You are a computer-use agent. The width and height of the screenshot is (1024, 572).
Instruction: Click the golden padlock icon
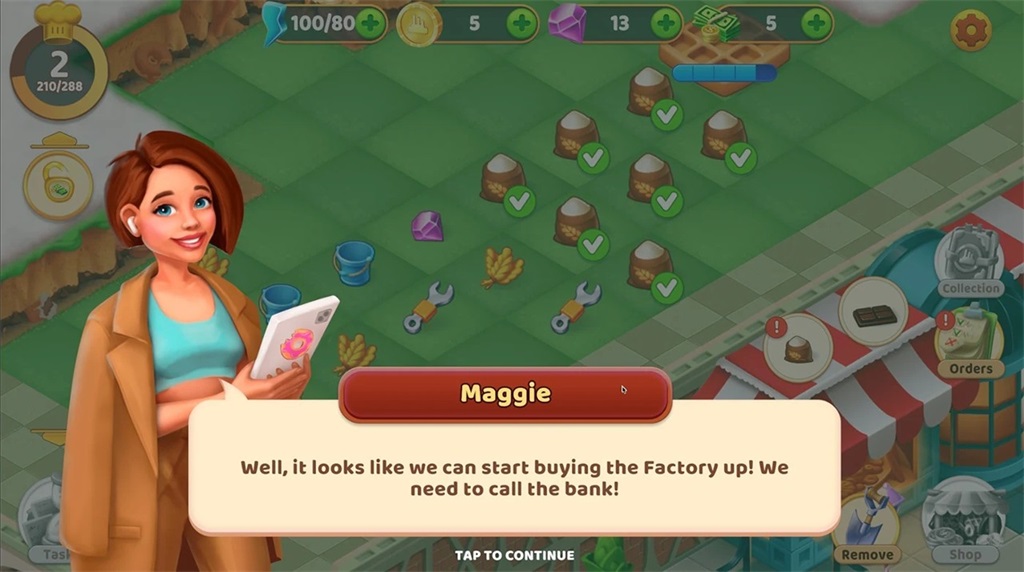58,184
